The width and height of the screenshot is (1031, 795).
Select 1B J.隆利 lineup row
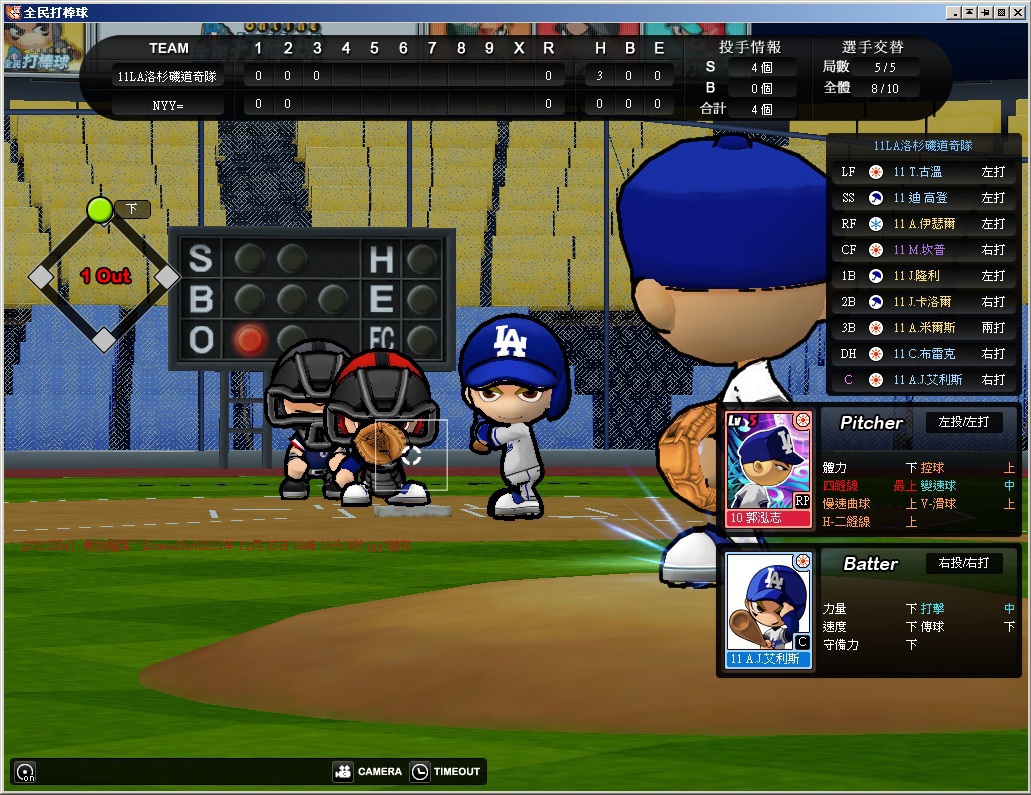922,276
